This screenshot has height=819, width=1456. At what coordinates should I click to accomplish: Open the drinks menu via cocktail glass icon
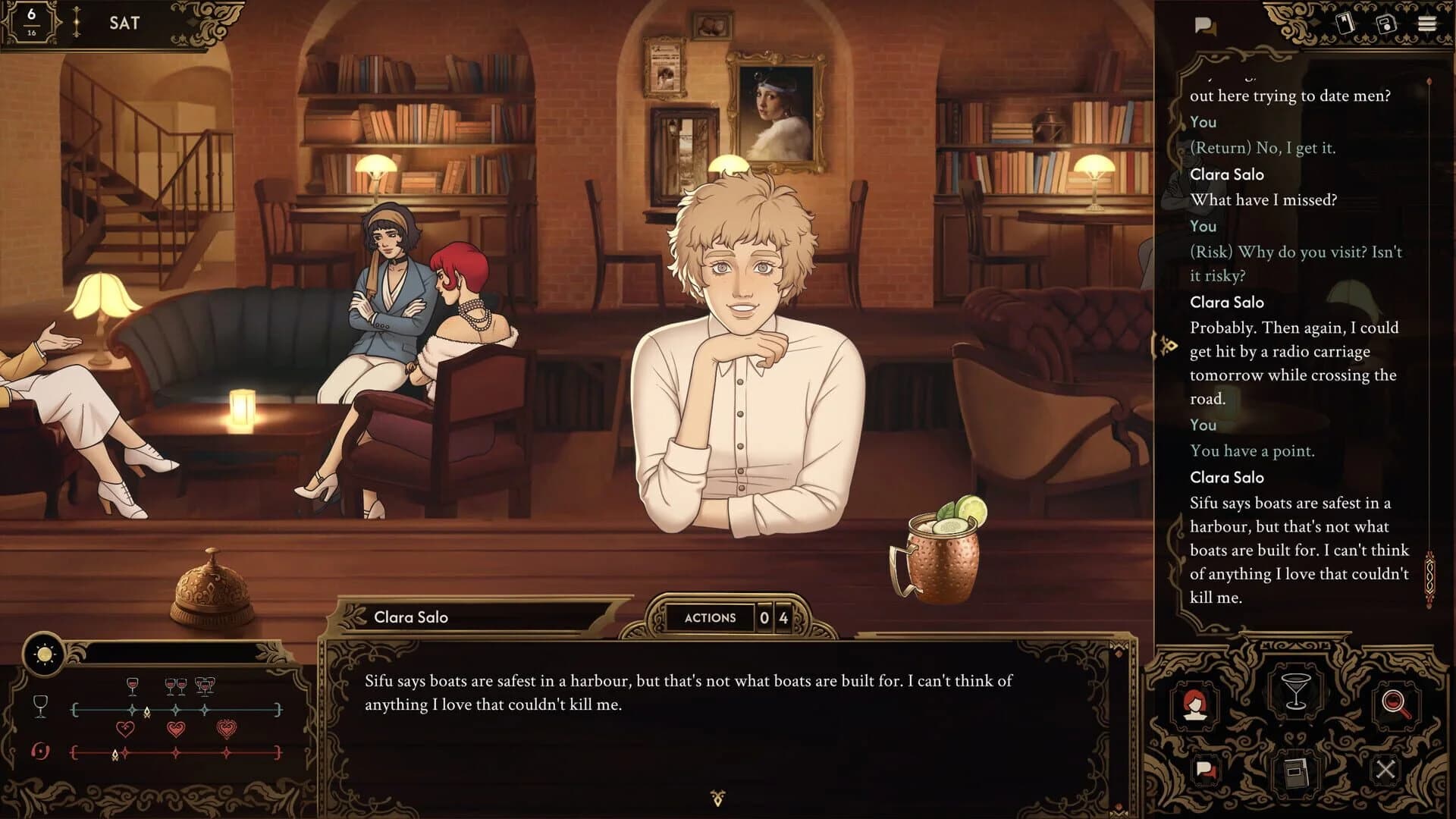(1297, 691)
